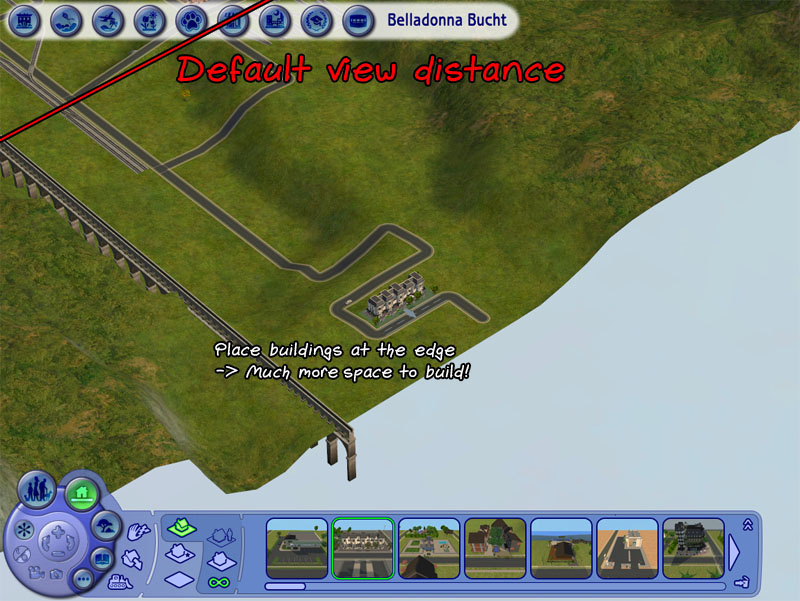Toggle the green infinity symbol button
The width and height of the screenshot is (800, 601).
[219, 580]
